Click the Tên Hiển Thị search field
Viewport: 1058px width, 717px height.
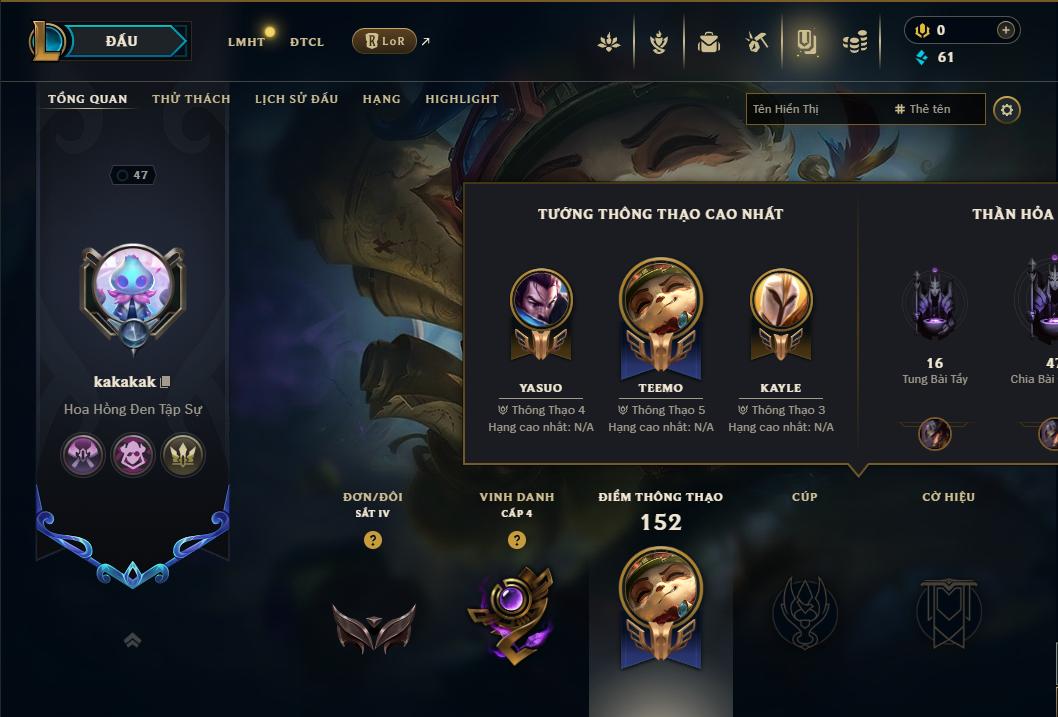click(x=815, y=109)
